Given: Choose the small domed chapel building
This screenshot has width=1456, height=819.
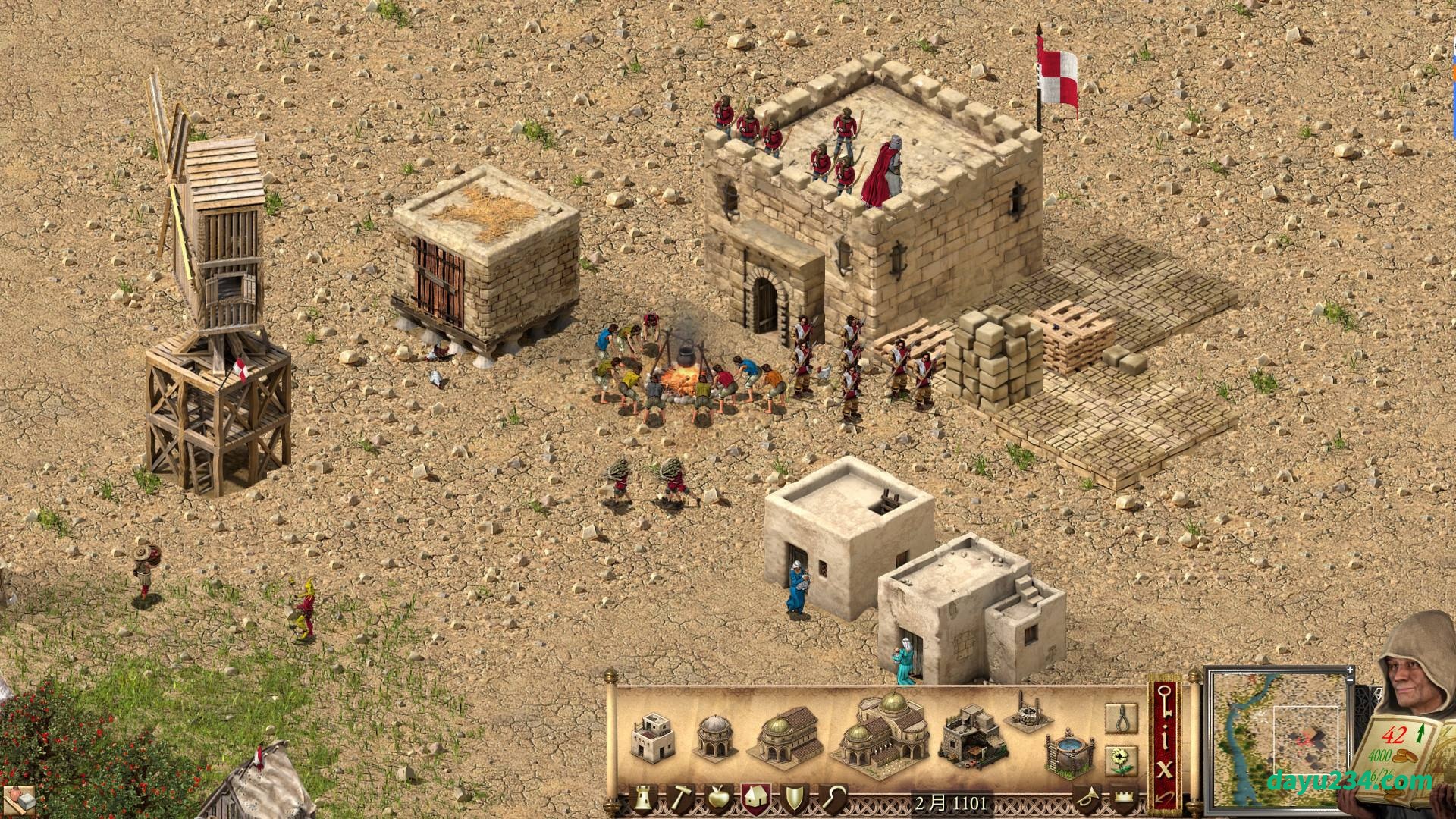Looking at the screenshot, I should 716,736.
